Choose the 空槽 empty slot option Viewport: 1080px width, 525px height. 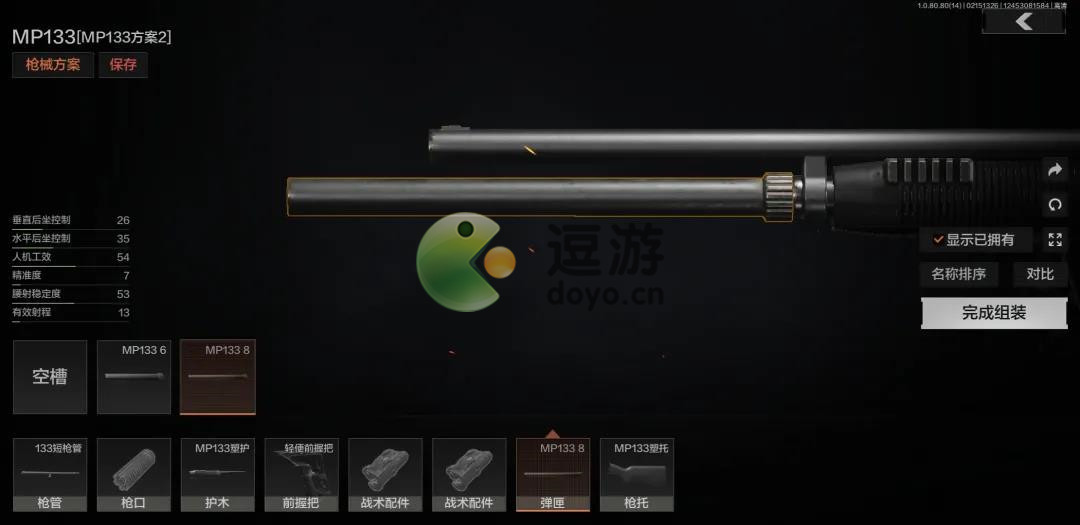click(x=50, y=377)
